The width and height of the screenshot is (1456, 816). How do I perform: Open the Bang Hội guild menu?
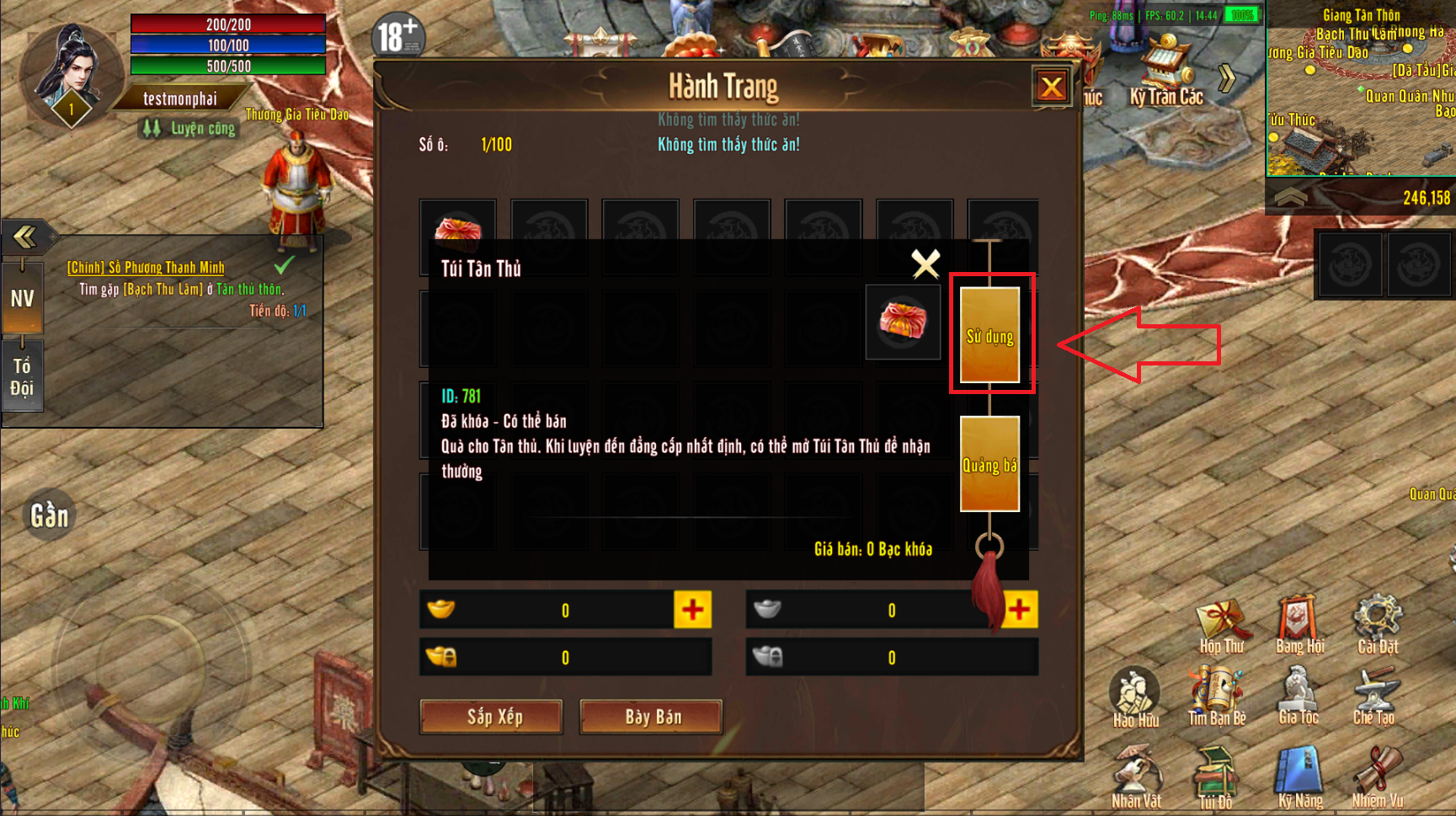[x=1299, y=627]
